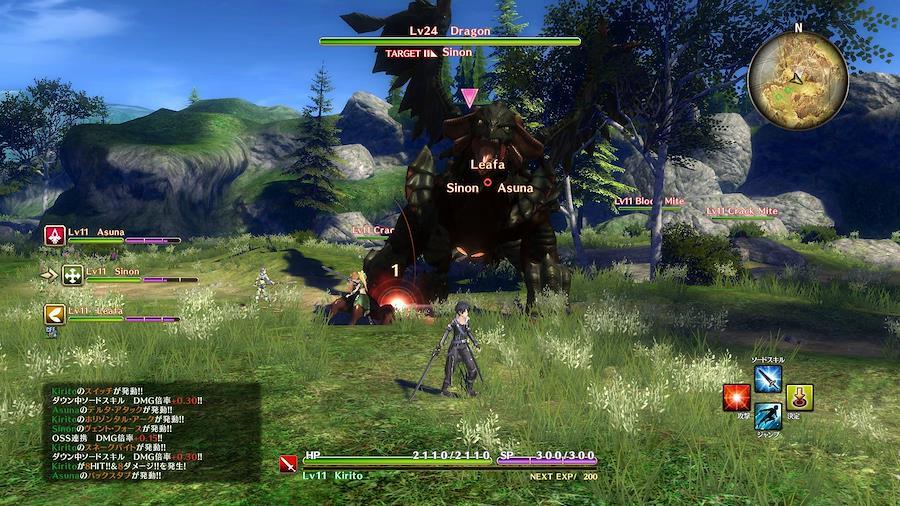Viewport: 900px width, 506px height.
Task: Select the yellow confirm arrow icon
Action: [x=799, y=397]
